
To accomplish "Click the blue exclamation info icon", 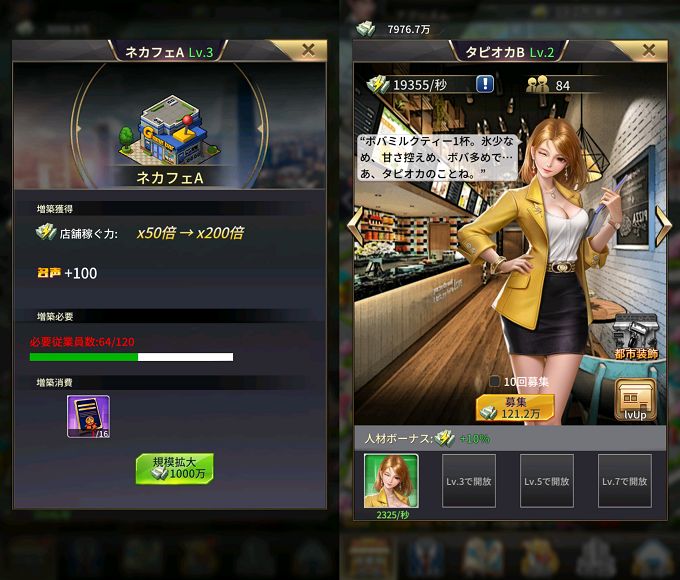I will pos(484,84).
